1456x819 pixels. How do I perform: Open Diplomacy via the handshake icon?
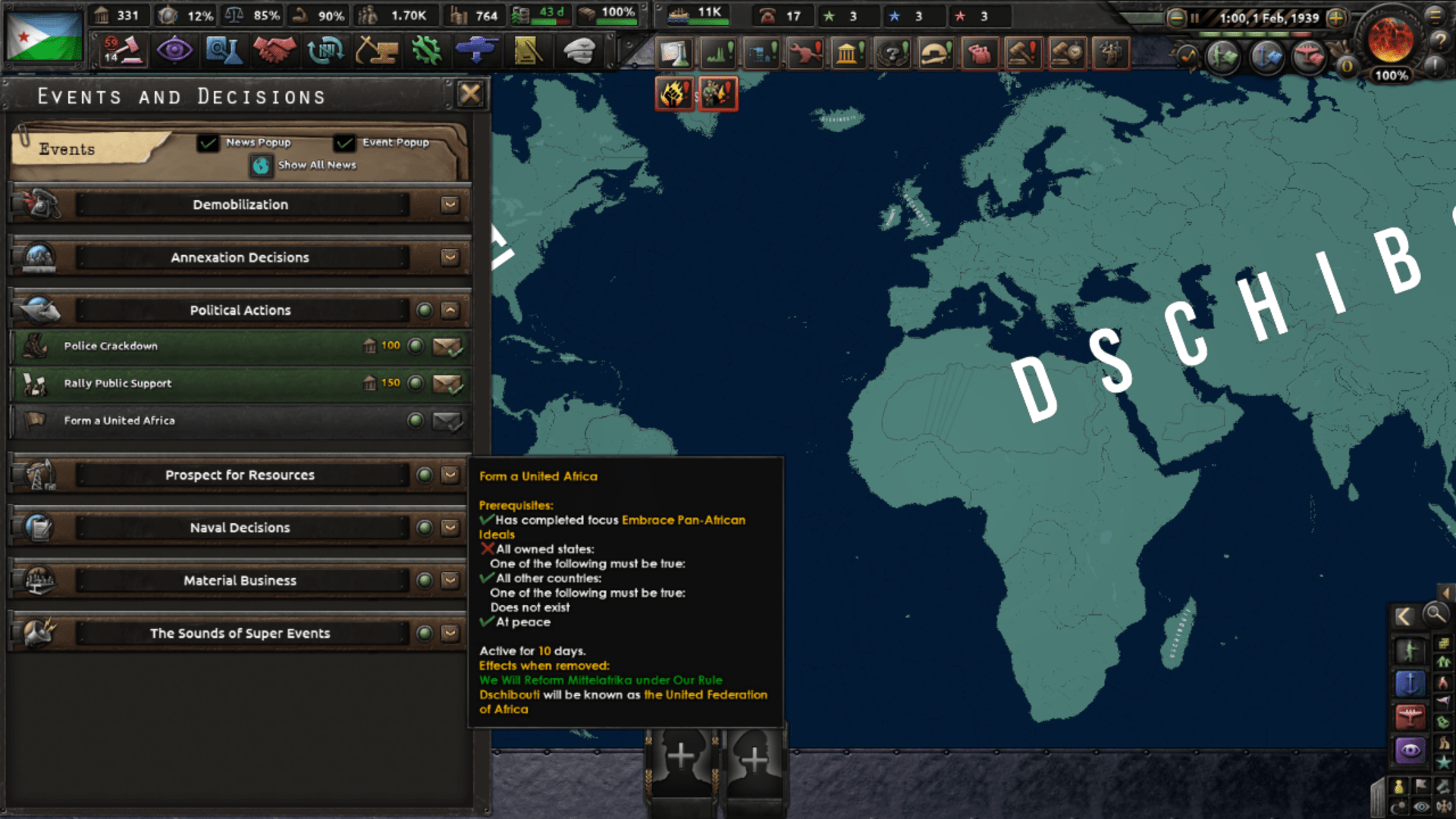click(275, 50)
